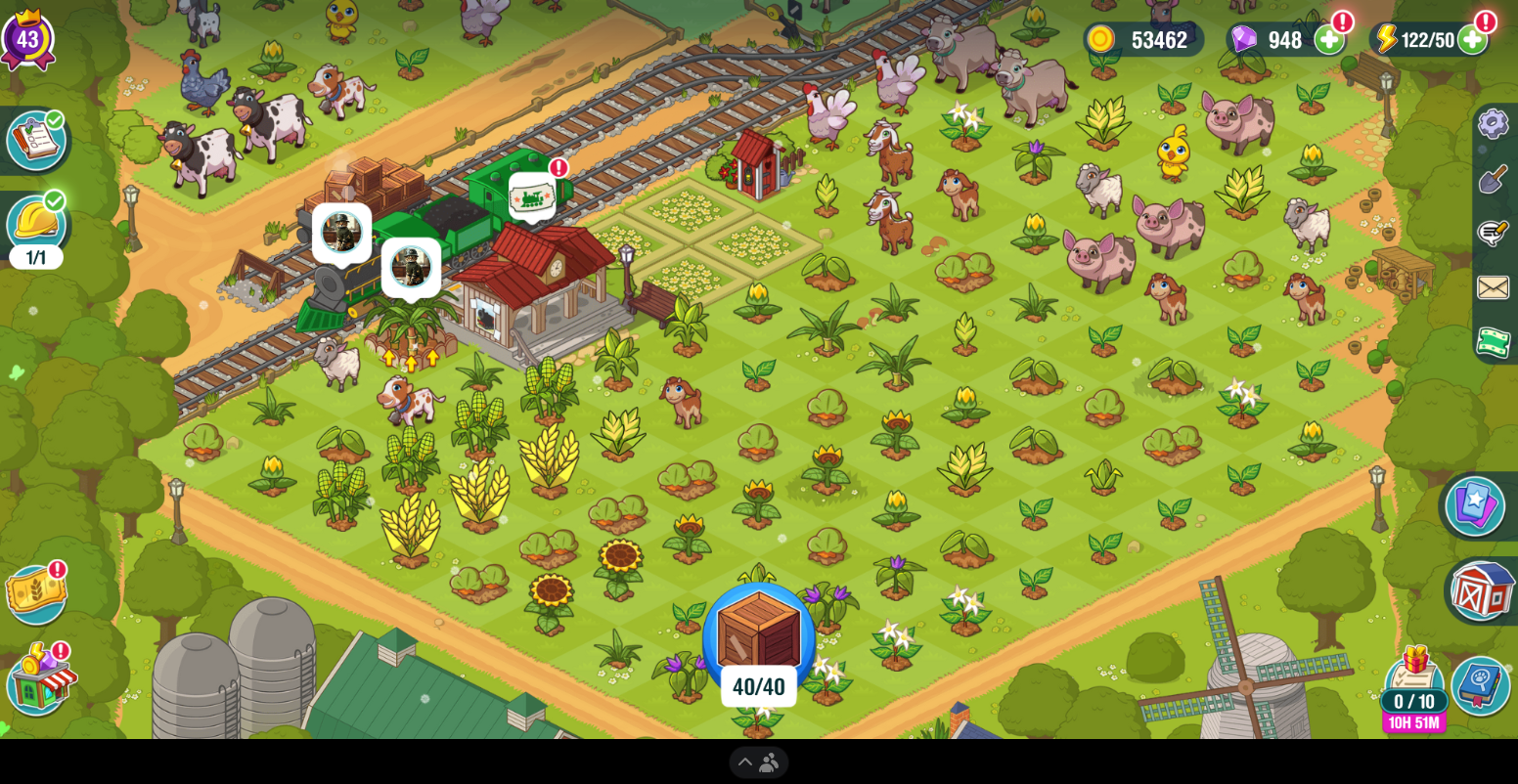This screenshot has width=1518, height=784.
Task: Click the coin balance counter
Action: tap(1144, 40)
